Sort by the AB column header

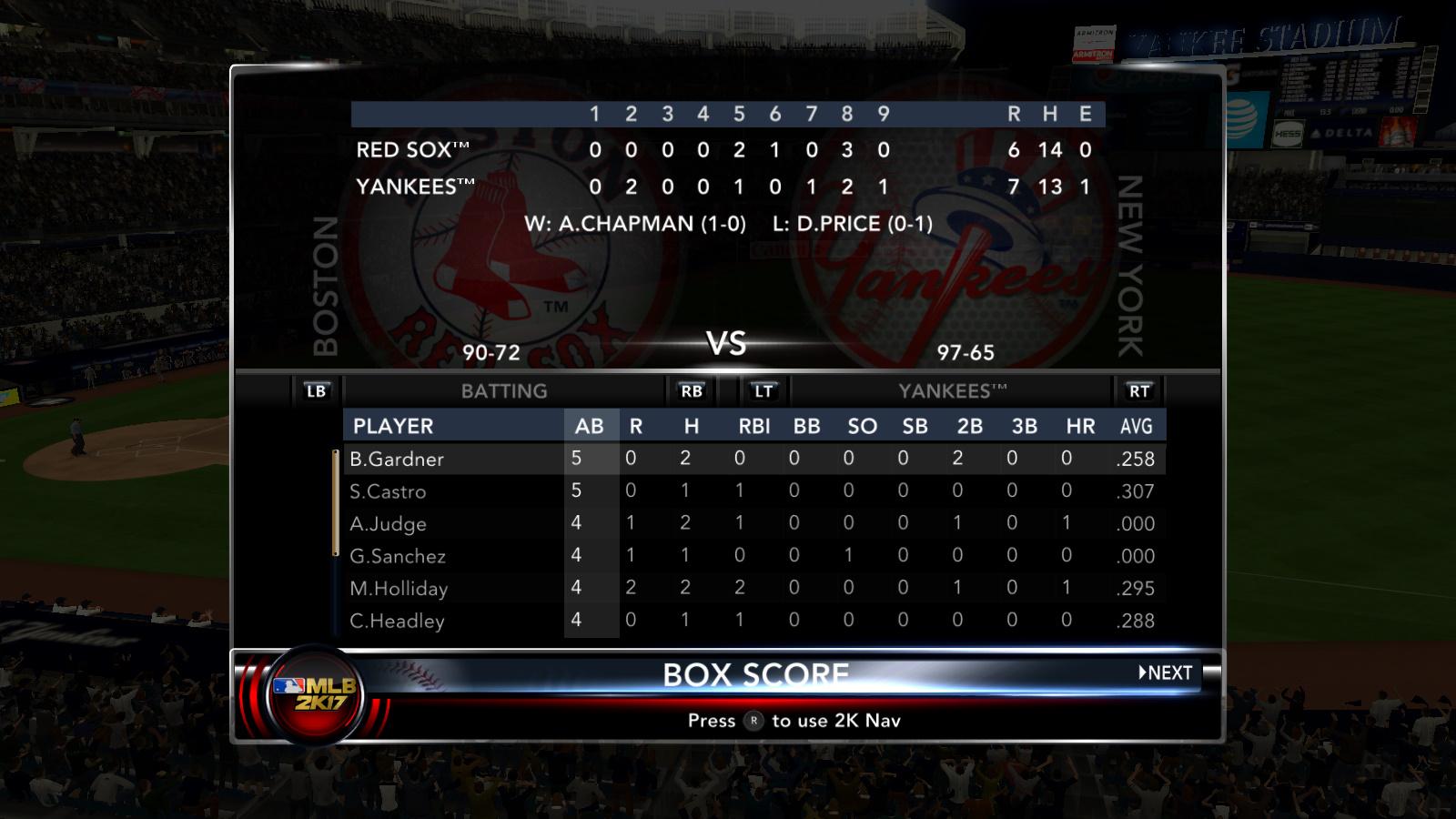point(590,426)
